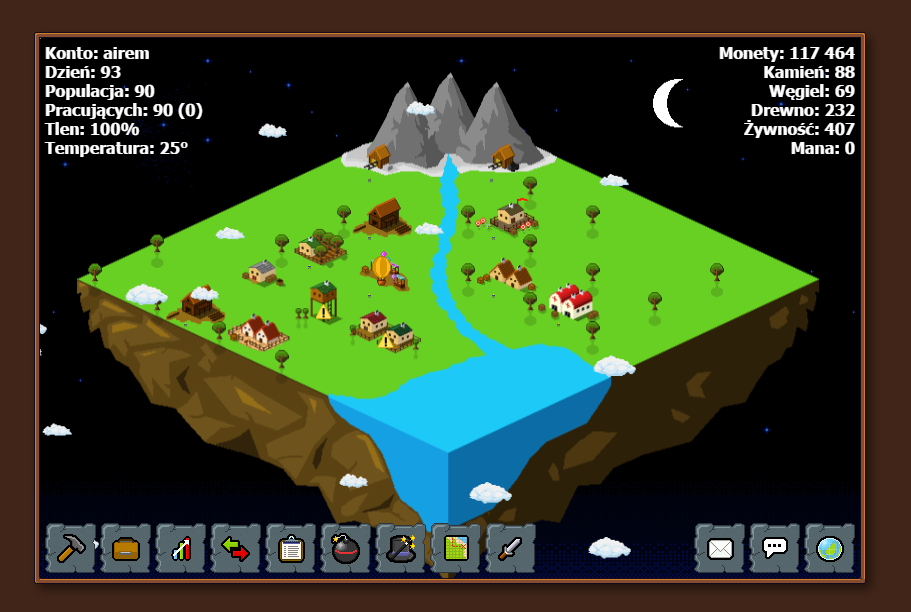Open the wizard hat magic menu
Image resolution: width=911 pixels, height=612 pixels.
tap(401, 549)
